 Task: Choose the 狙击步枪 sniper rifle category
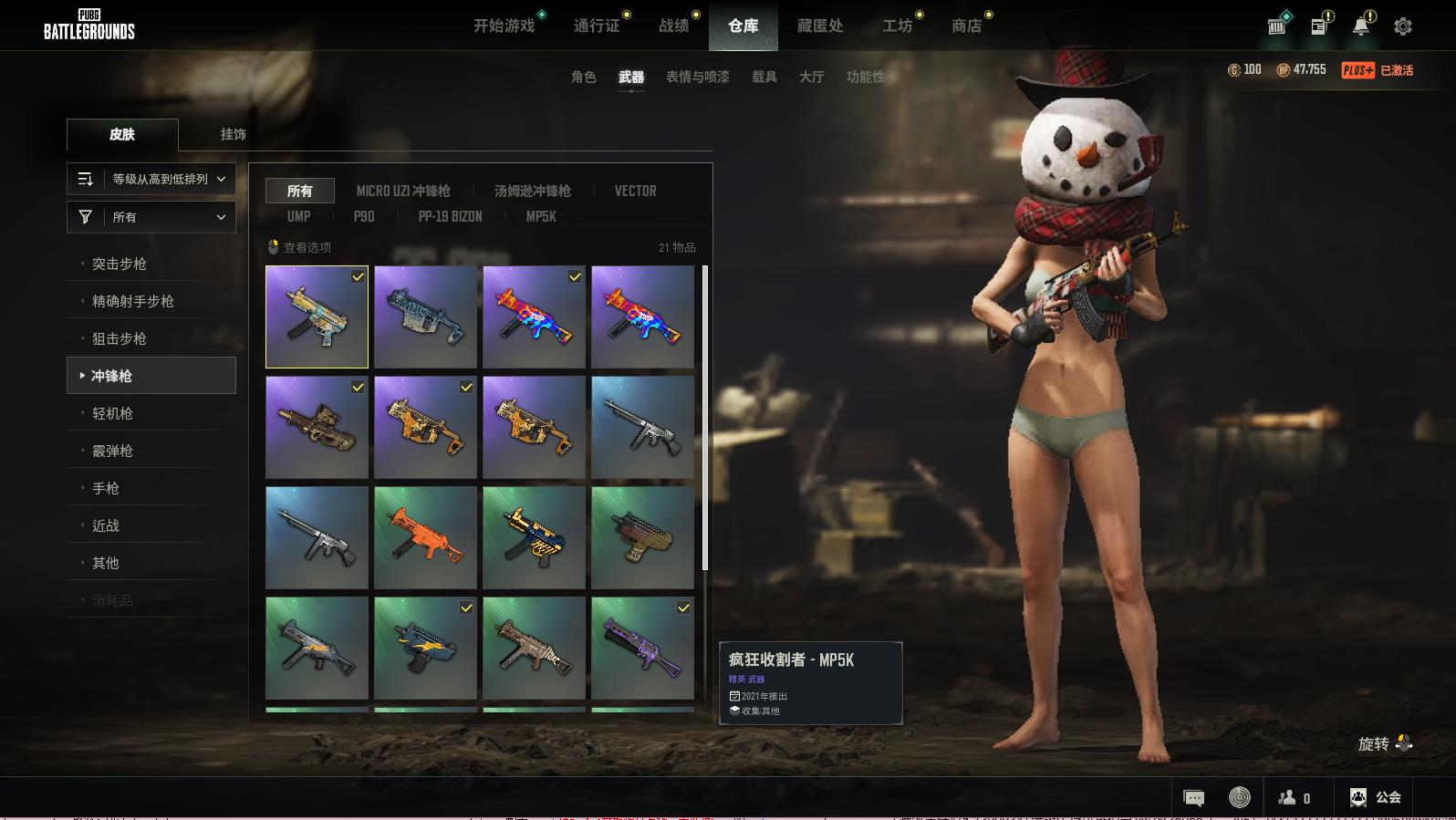(119, 338)
